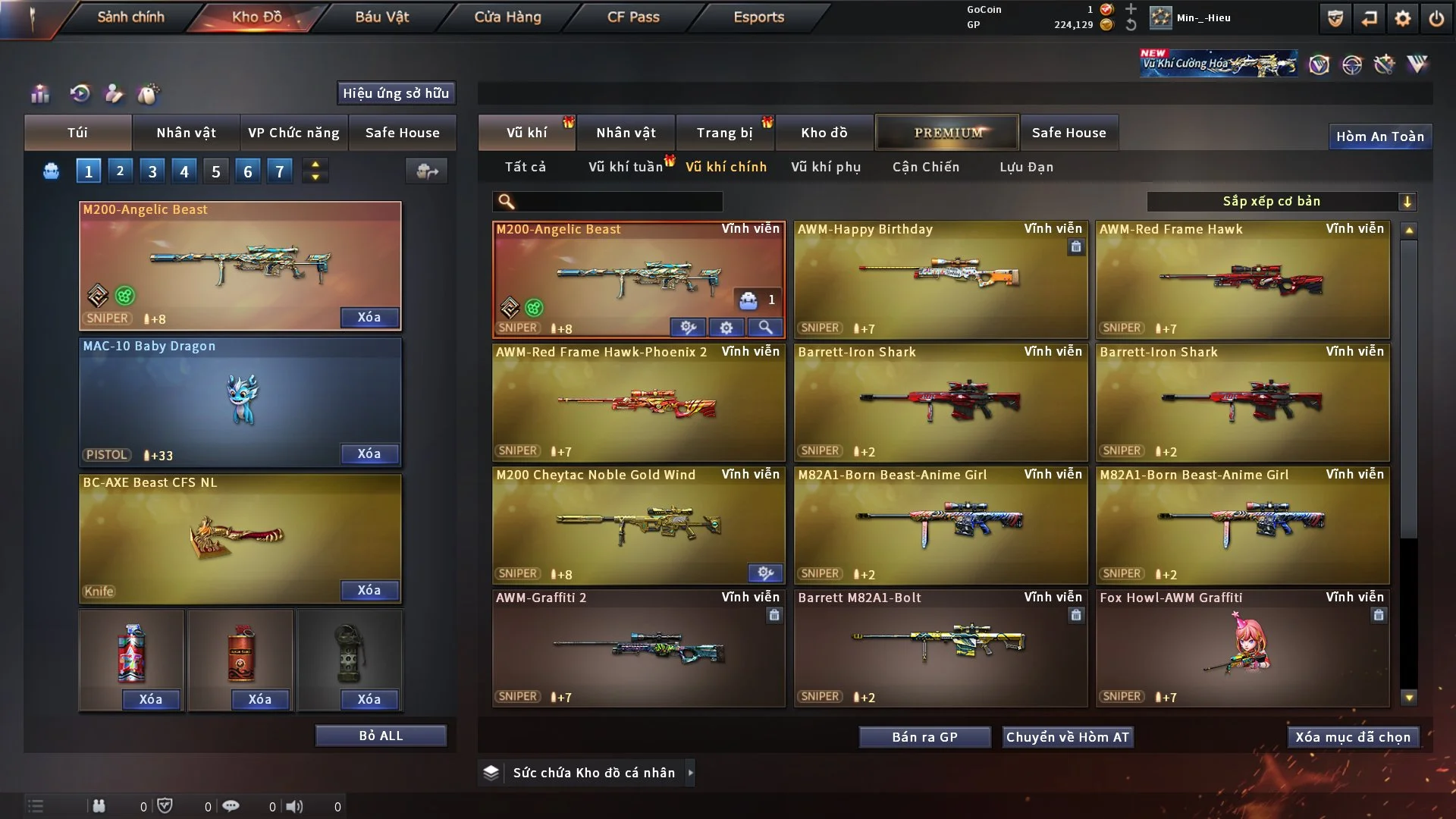Screen dimensions: 1456x819
Task: Switch to the Nhân vật inventory category tab
Action: tap(626, 133)
